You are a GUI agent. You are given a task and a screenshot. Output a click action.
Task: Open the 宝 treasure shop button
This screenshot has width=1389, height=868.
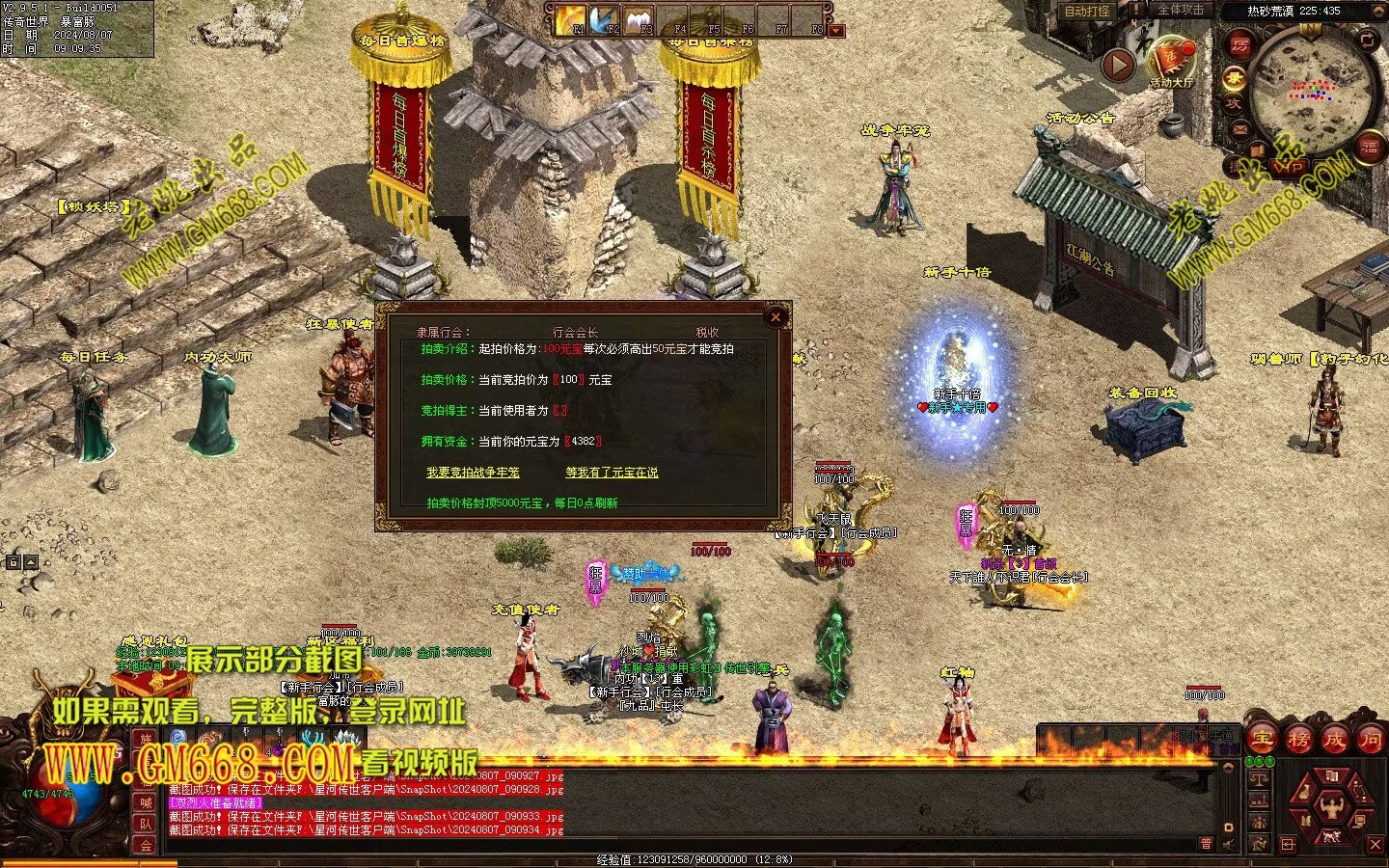point(1263,740)
